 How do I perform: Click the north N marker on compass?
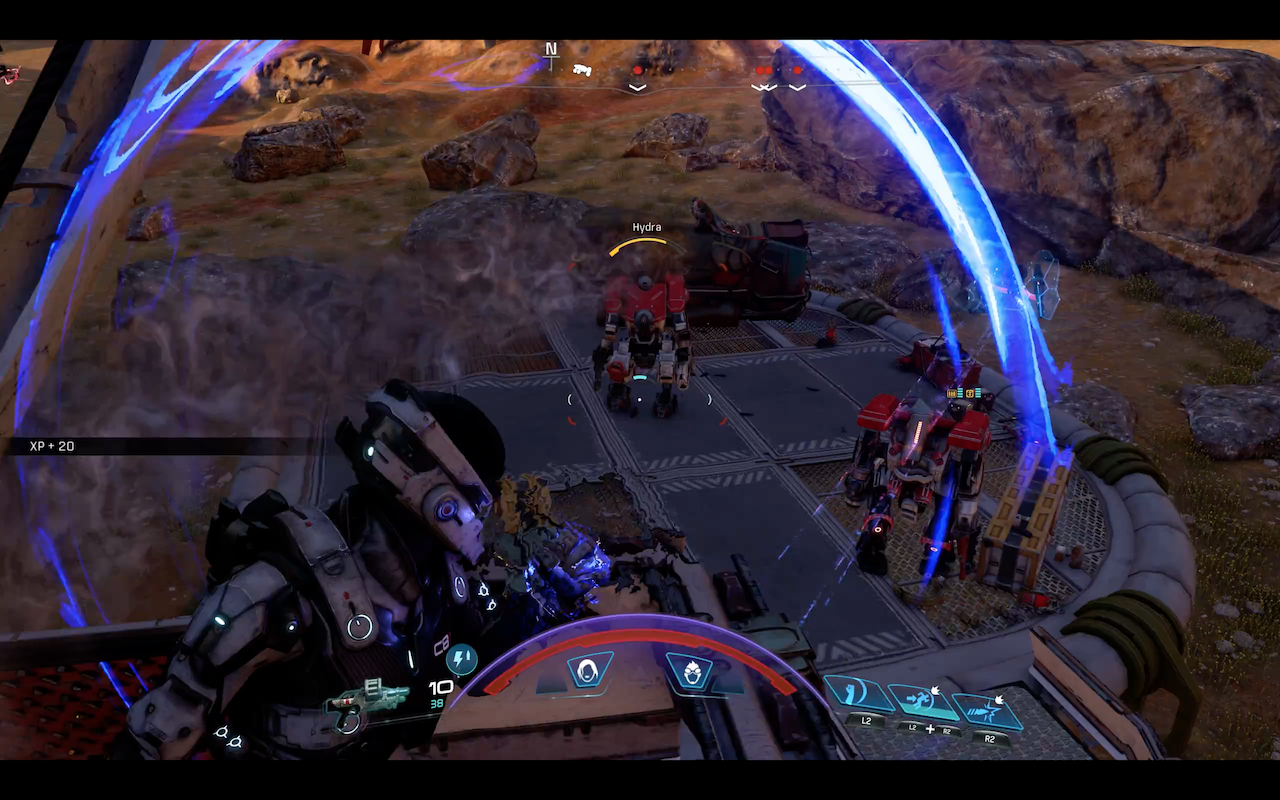point(550,49)
